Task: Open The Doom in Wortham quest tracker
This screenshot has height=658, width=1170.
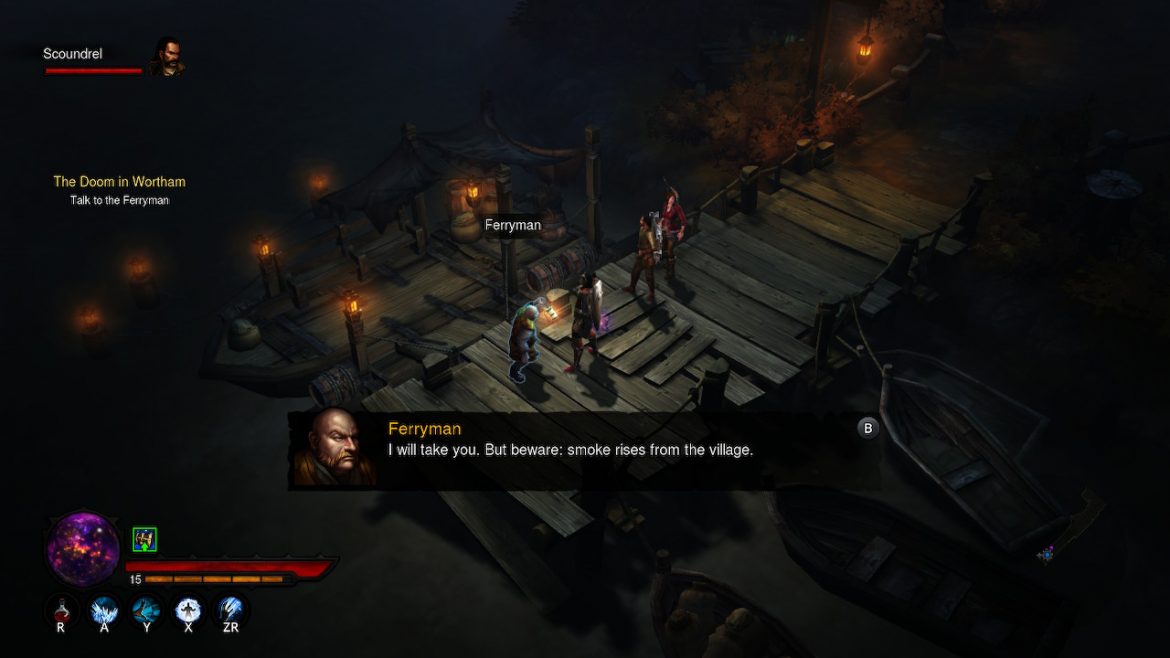Action: click(x=119, y=182)
